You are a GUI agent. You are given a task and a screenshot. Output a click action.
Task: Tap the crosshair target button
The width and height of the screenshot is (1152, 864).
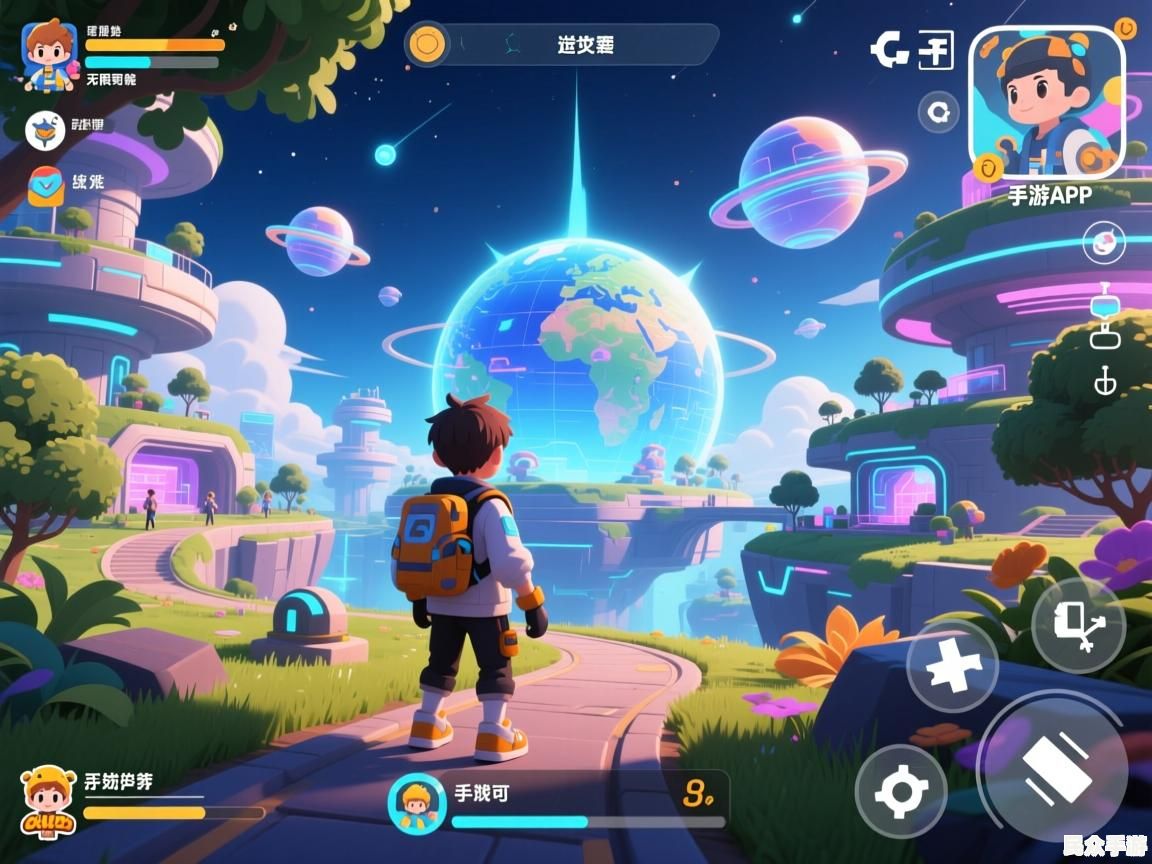coord(901,792)
